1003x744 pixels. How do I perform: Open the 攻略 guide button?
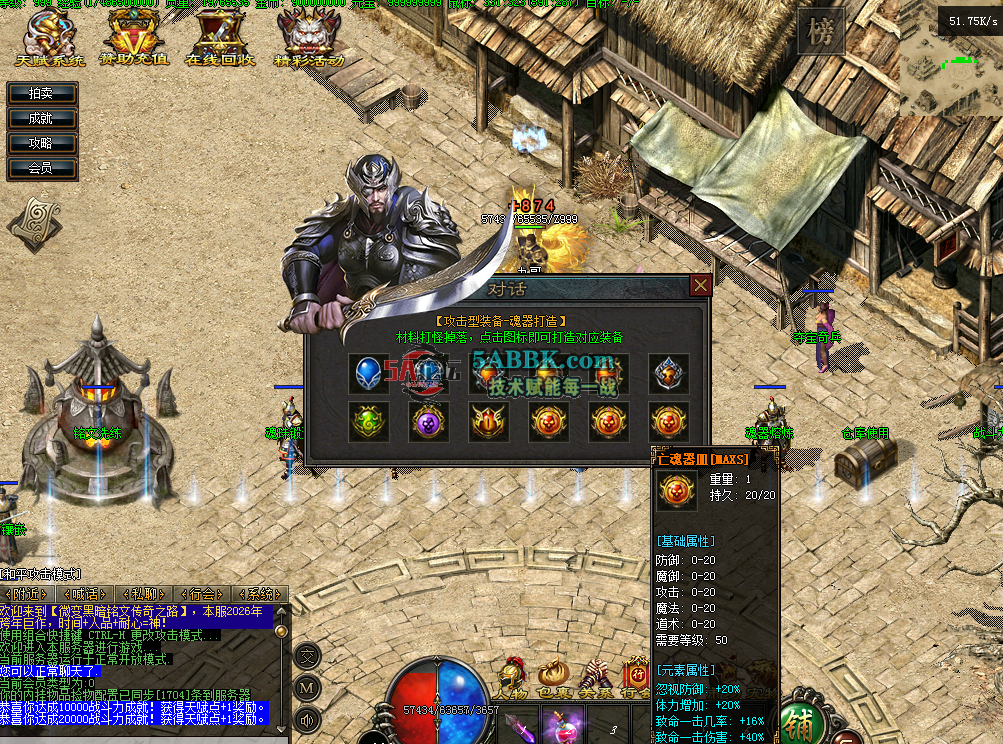41,143
